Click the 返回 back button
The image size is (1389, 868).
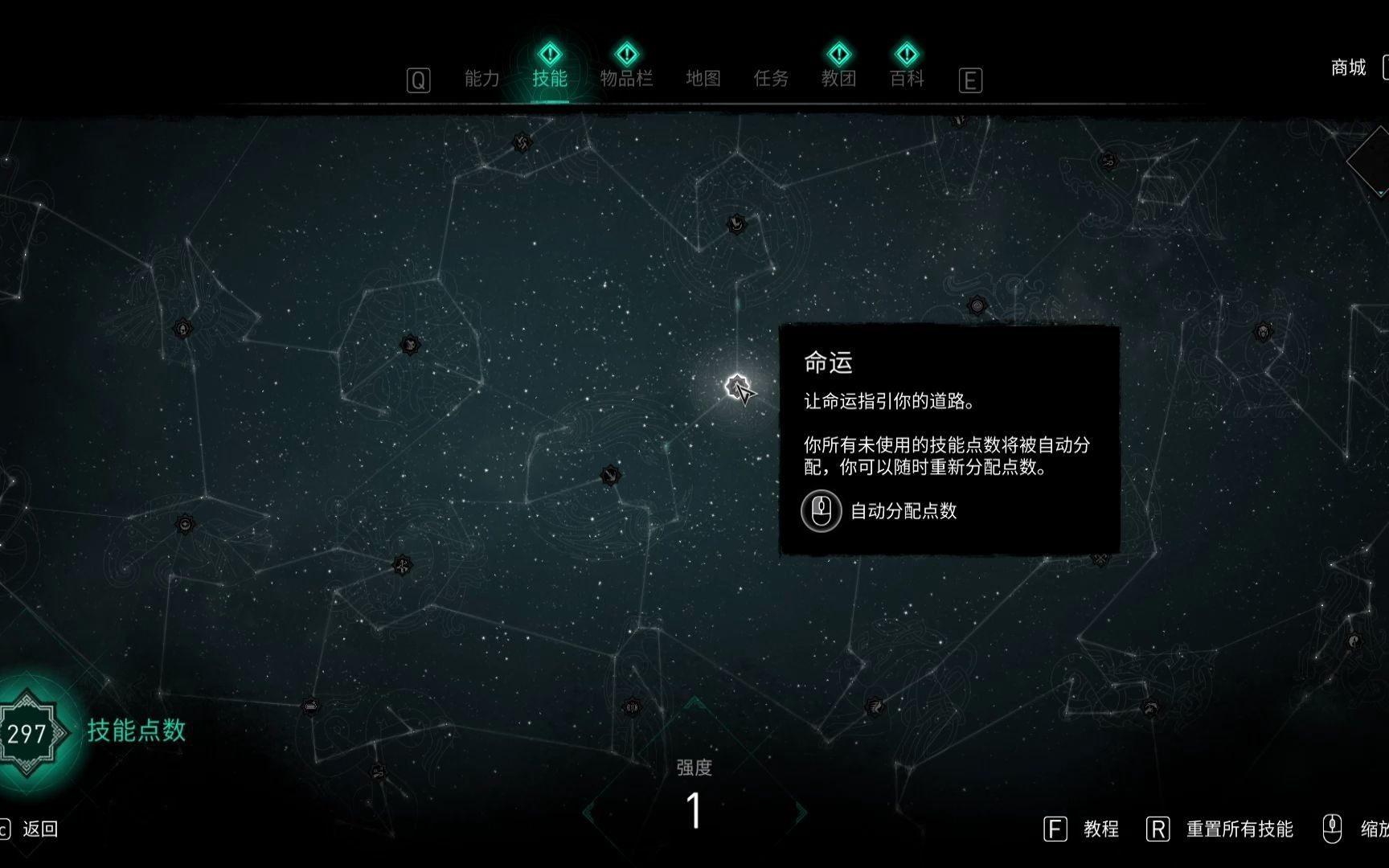point(39,830)
